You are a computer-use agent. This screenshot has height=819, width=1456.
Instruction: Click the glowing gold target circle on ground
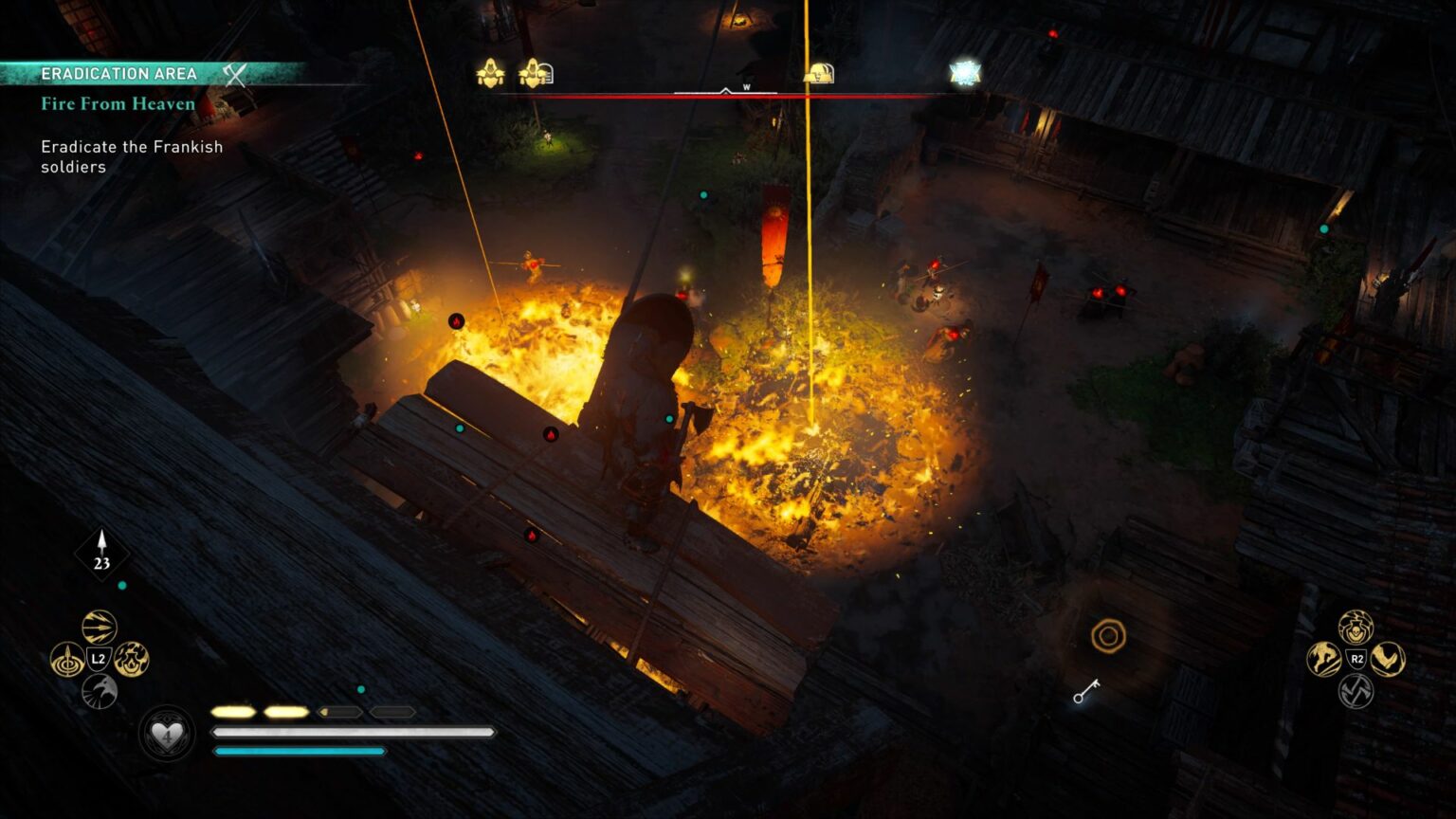pyautogui.click(x=1107, y=636)
